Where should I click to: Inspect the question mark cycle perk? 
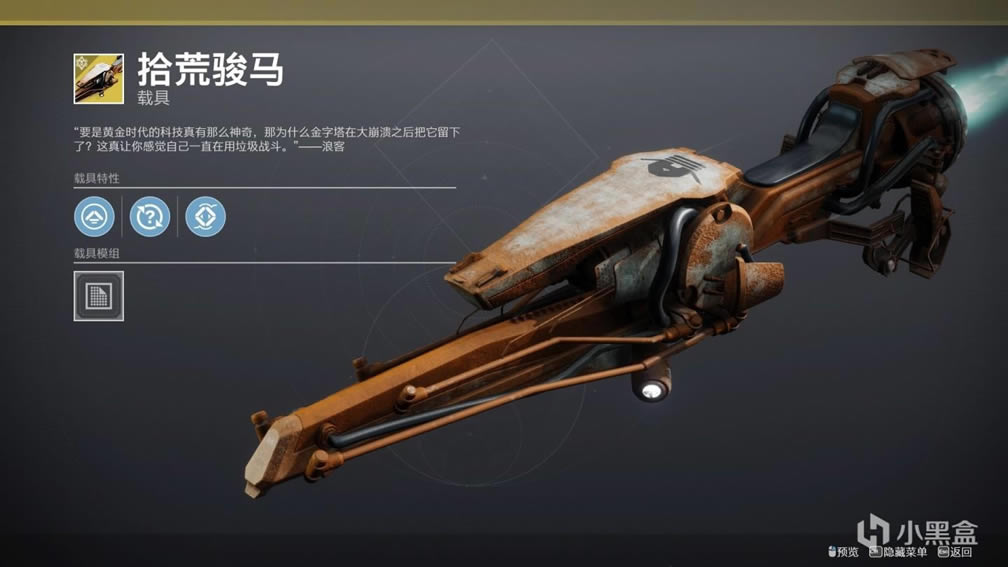point(150,216)
